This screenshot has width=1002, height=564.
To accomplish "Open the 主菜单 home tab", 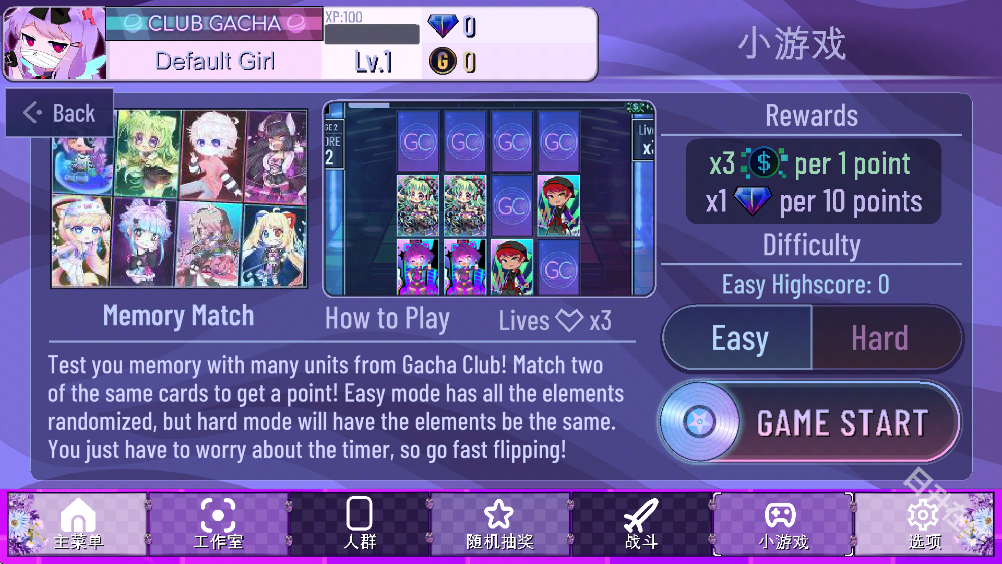I will 78,524.
